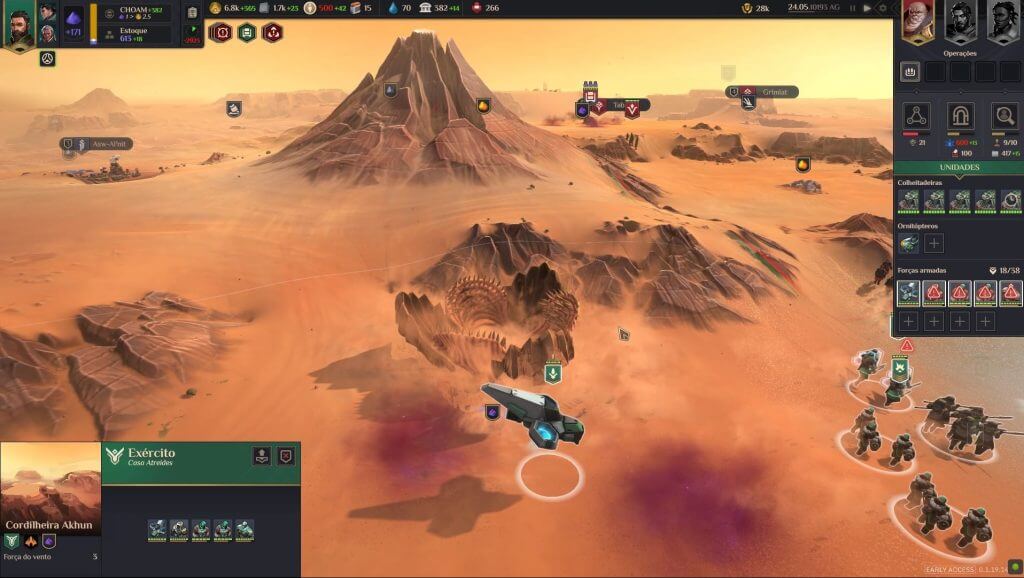Select the bald red-robed rival portrait
This screenshot has height=578, width=1024.
[x=917, y=21]
